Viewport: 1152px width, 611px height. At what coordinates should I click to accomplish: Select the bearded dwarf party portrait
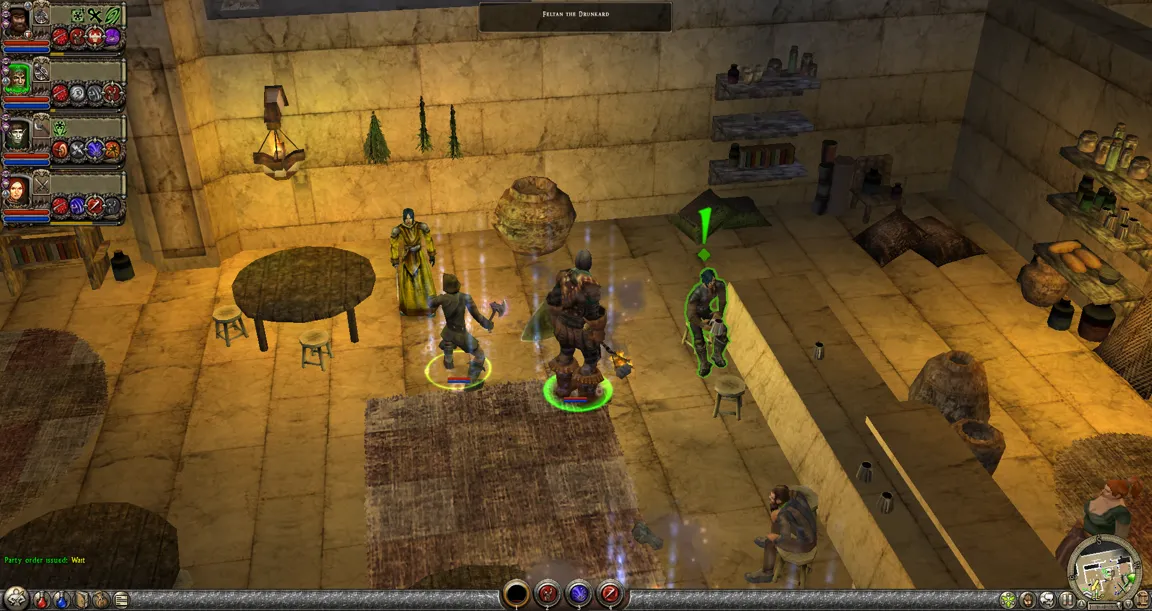tap(18, 21)
